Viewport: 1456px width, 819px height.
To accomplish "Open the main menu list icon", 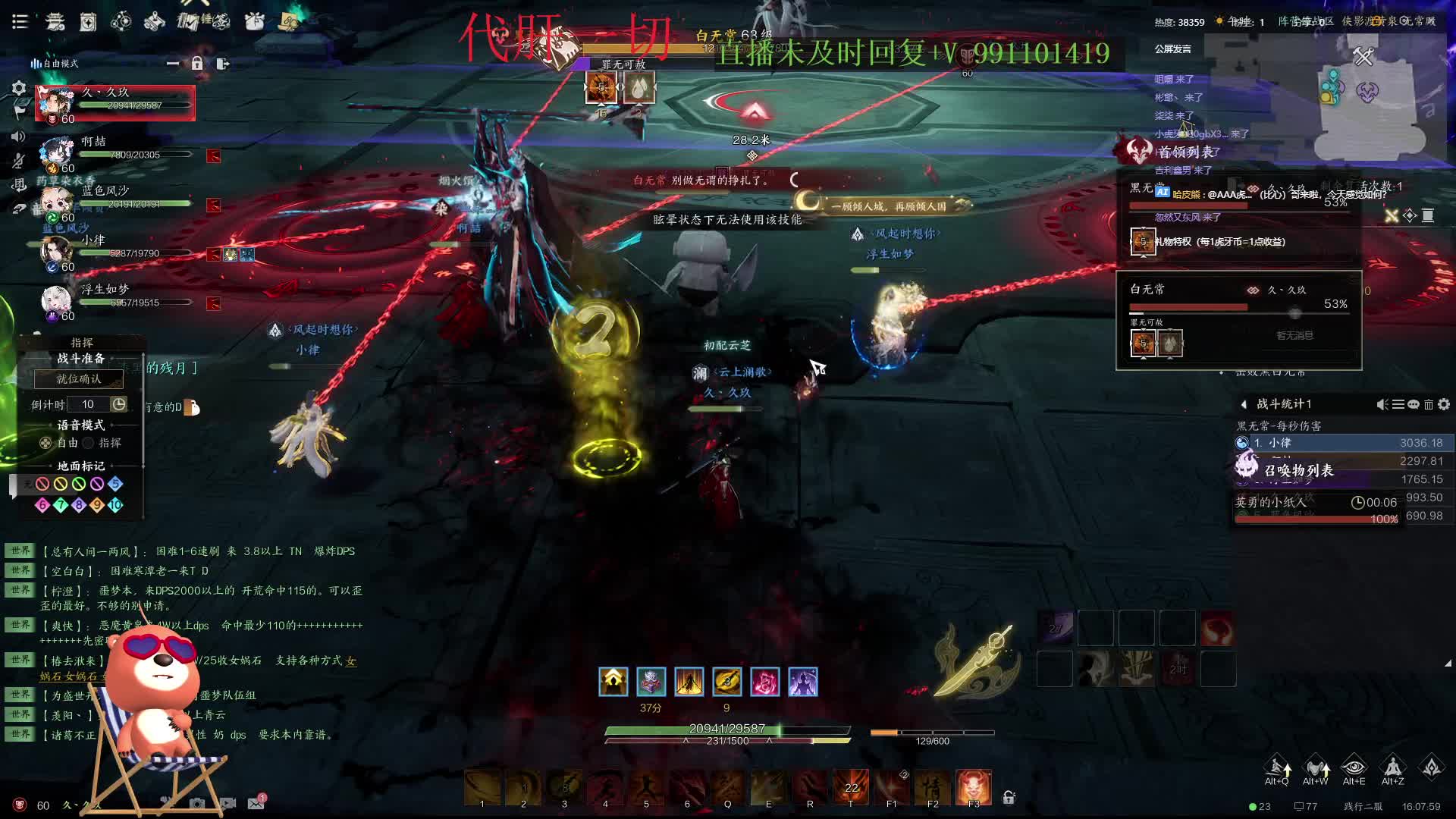I will (x=20, y=21).
